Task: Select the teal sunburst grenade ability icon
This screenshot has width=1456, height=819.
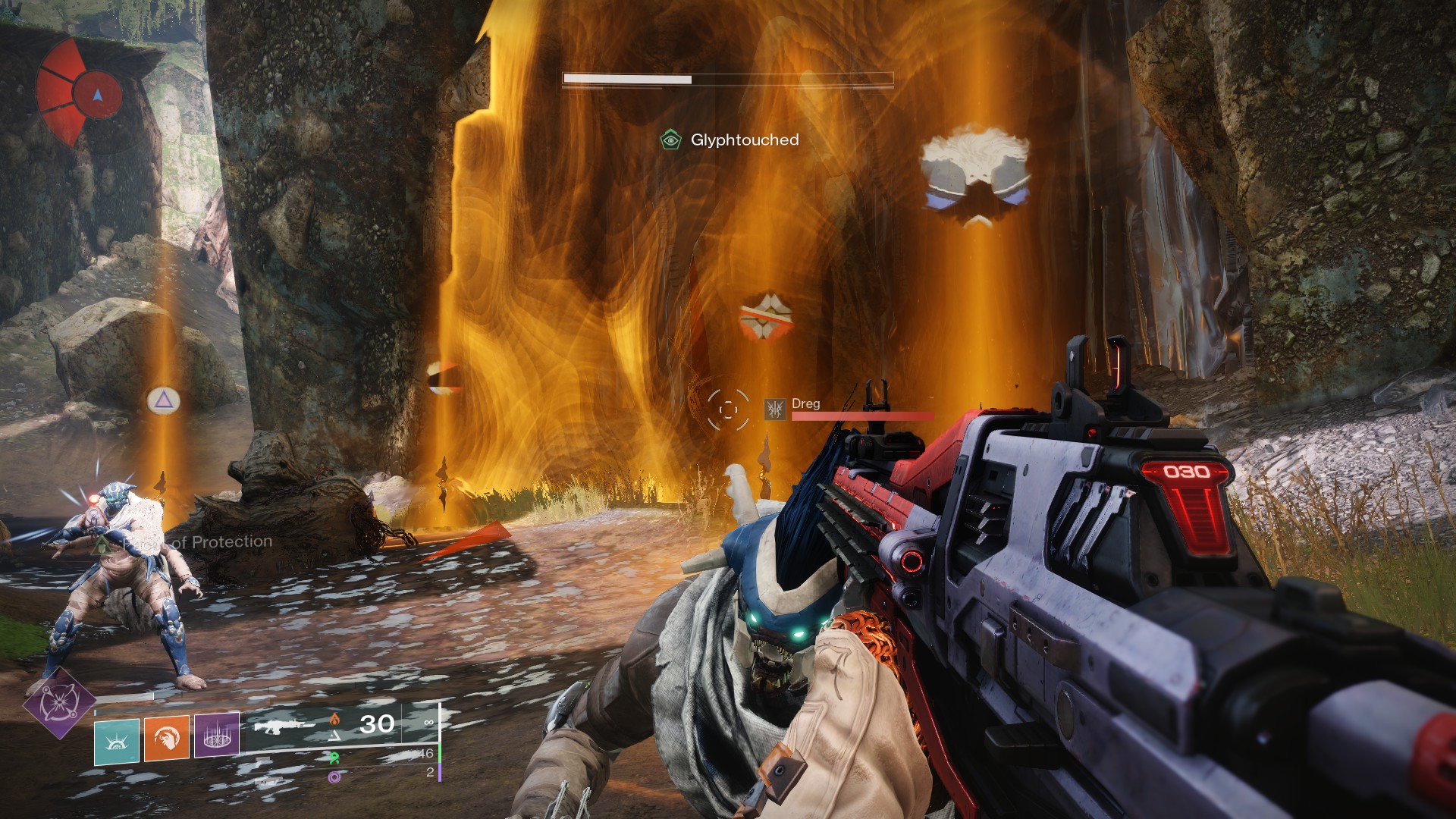Action: tap(117, 740)
